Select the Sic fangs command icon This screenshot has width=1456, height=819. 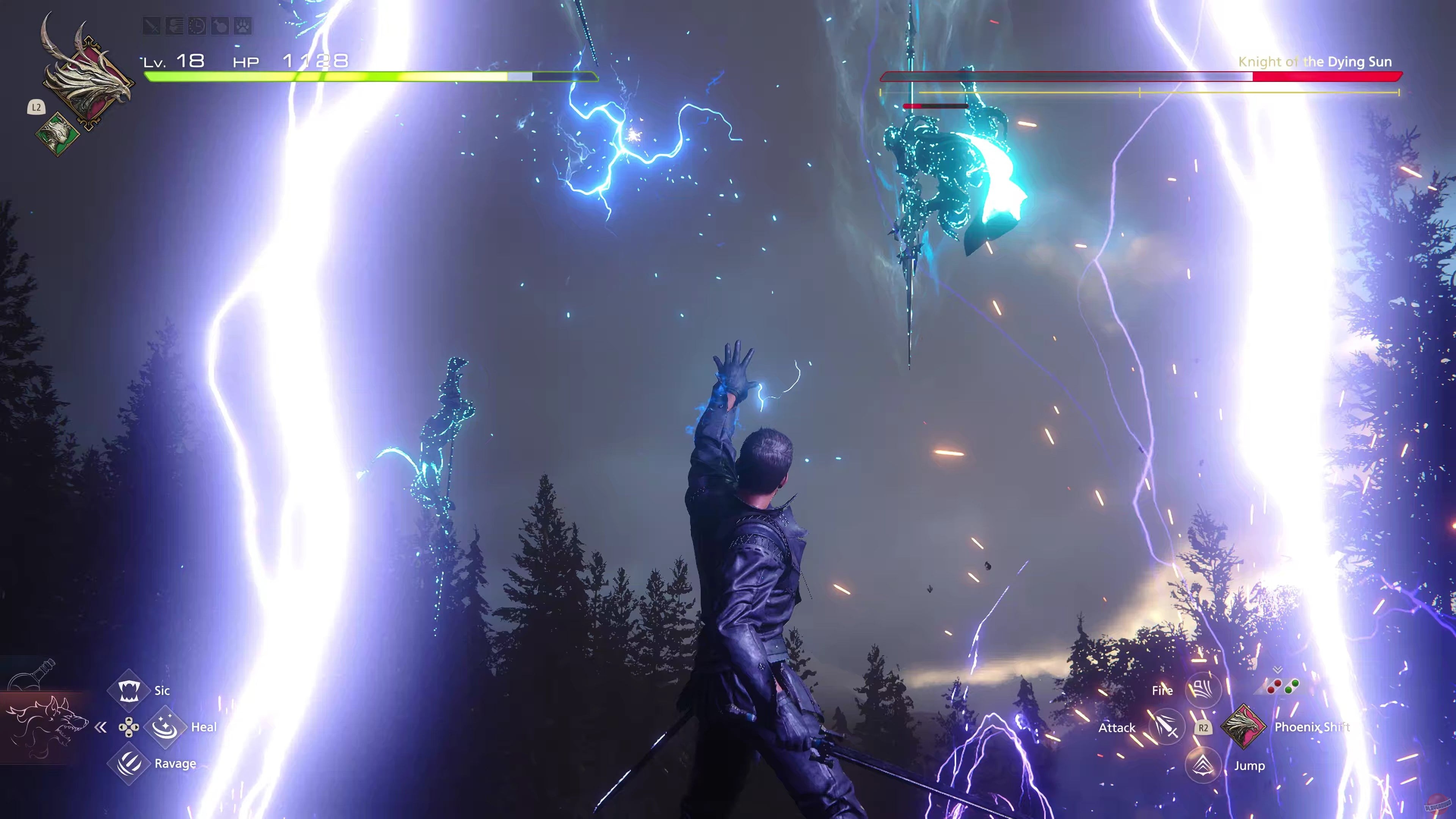(x=129, y=691)
